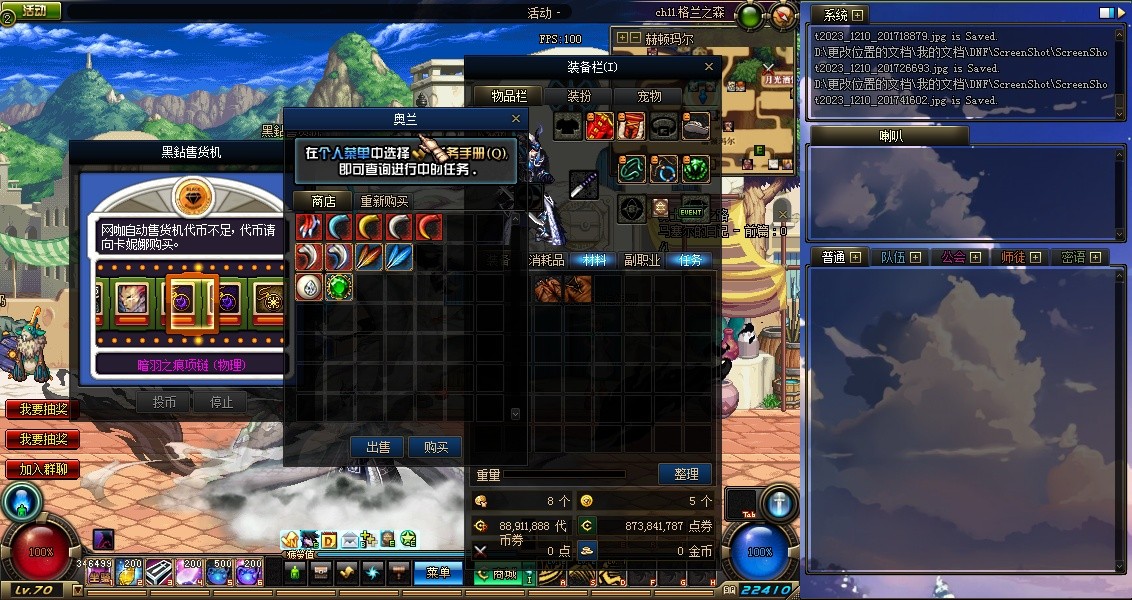Sort inventory with the 整理 button
Viewport: 1132px width, 600px height.
(685, 474)
